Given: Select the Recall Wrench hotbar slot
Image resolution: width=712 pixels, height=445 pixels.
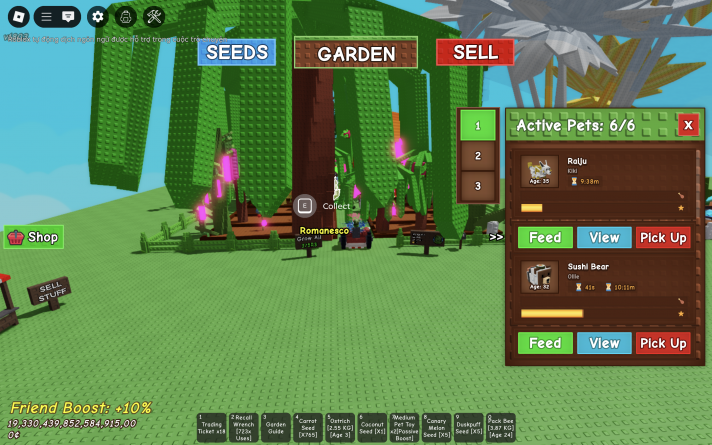Looking at the screenshot, I should point(244,428).
